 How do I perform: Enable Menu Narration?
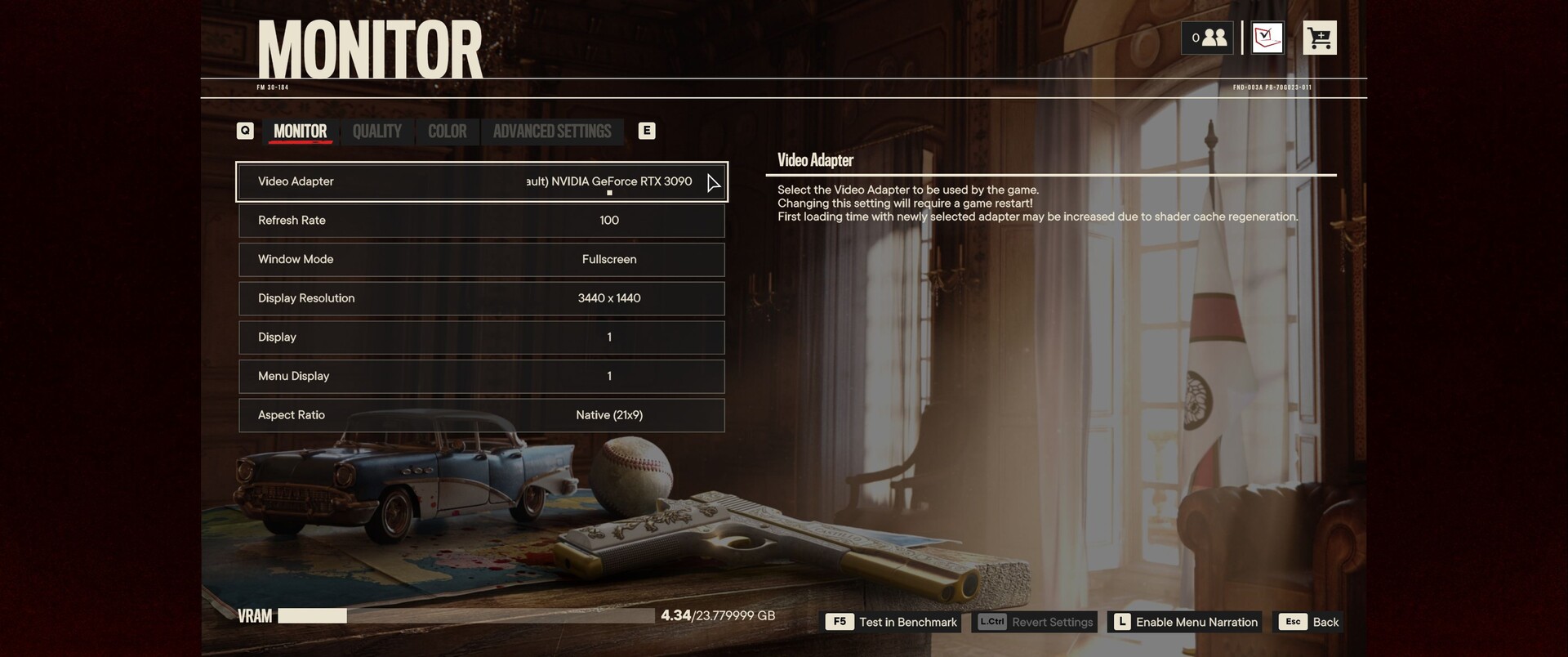(x=1185, y=622)
